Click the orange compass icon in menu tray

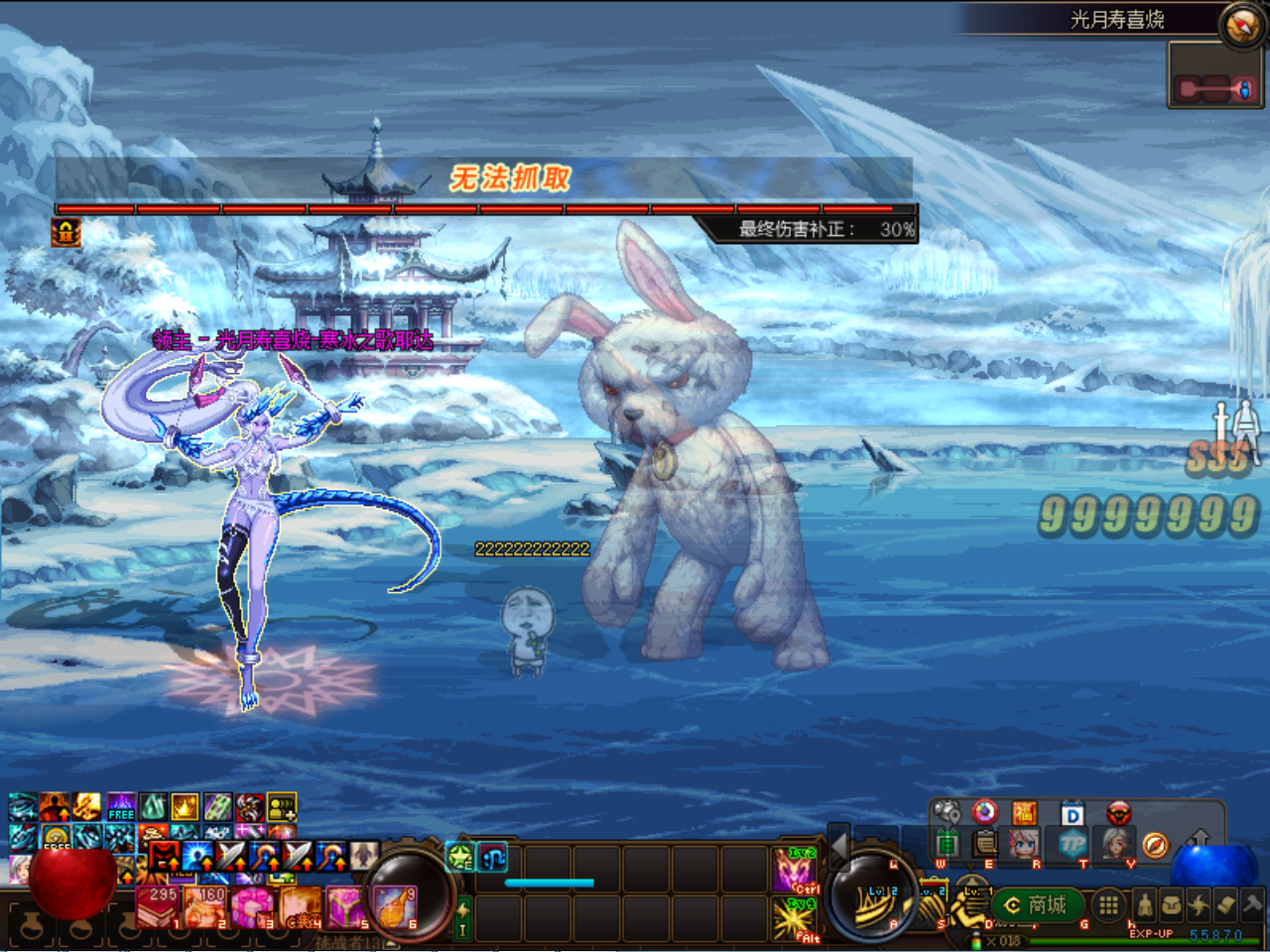tap(1155, 845)
